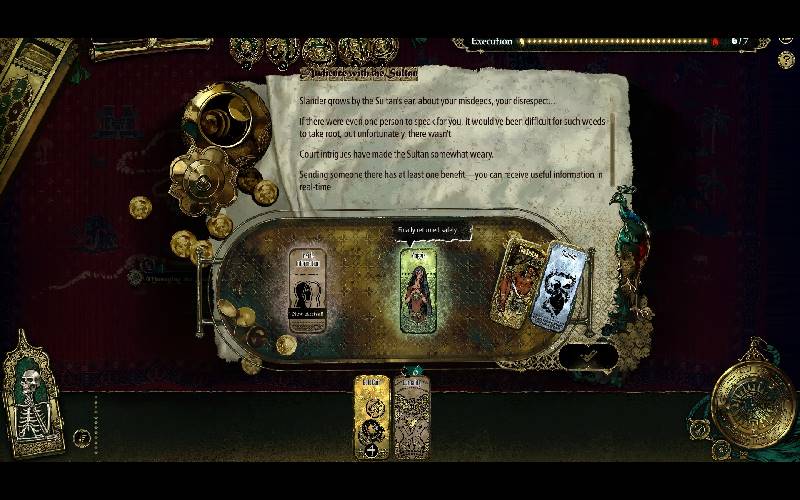The height and width of the screenshot is (500, 800).
Task: Confirm the event with the checkmark button
Action: point(588,356)
